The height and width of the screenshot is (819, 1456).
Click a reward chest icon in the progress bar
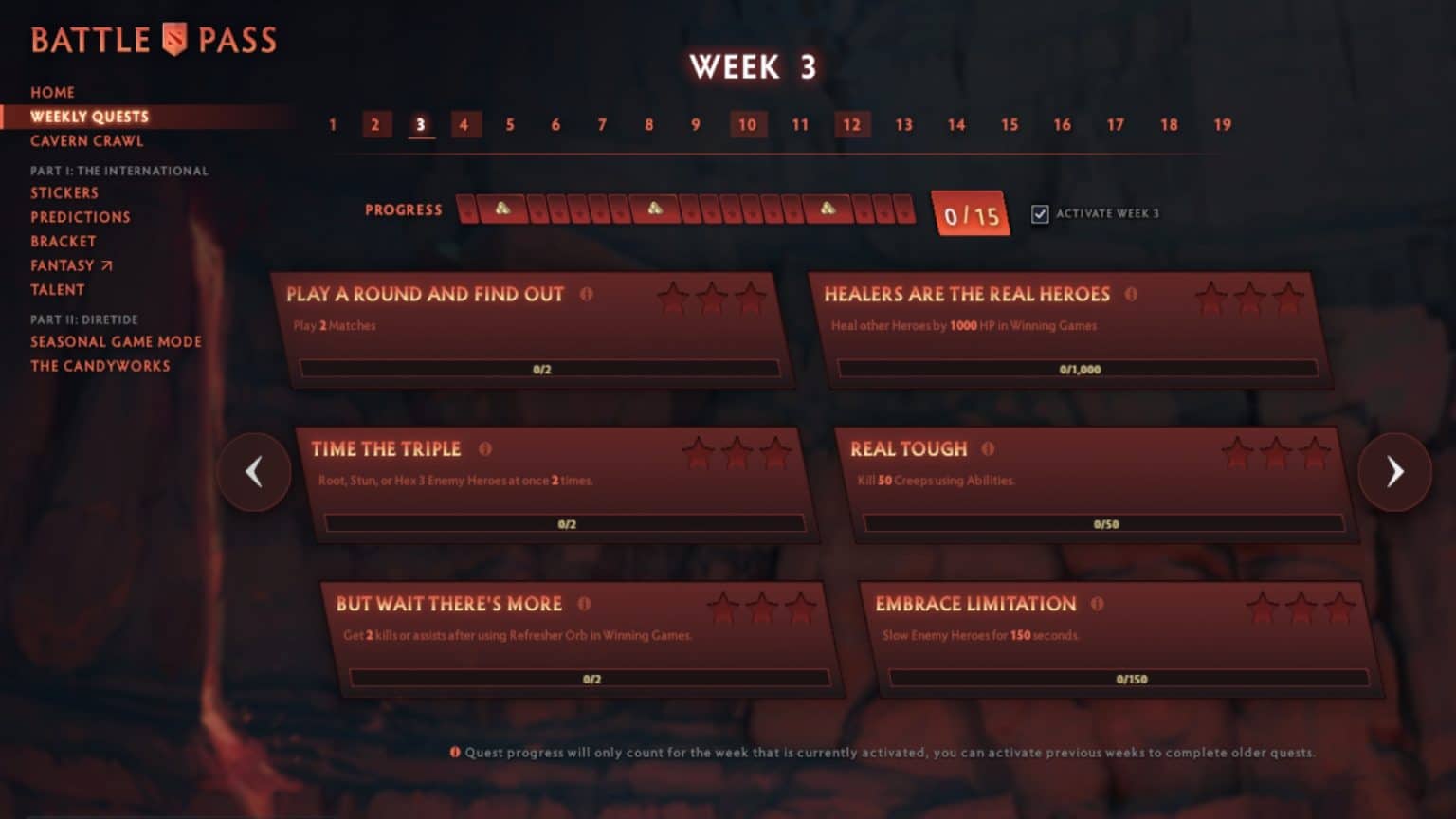tap(502, 208)
